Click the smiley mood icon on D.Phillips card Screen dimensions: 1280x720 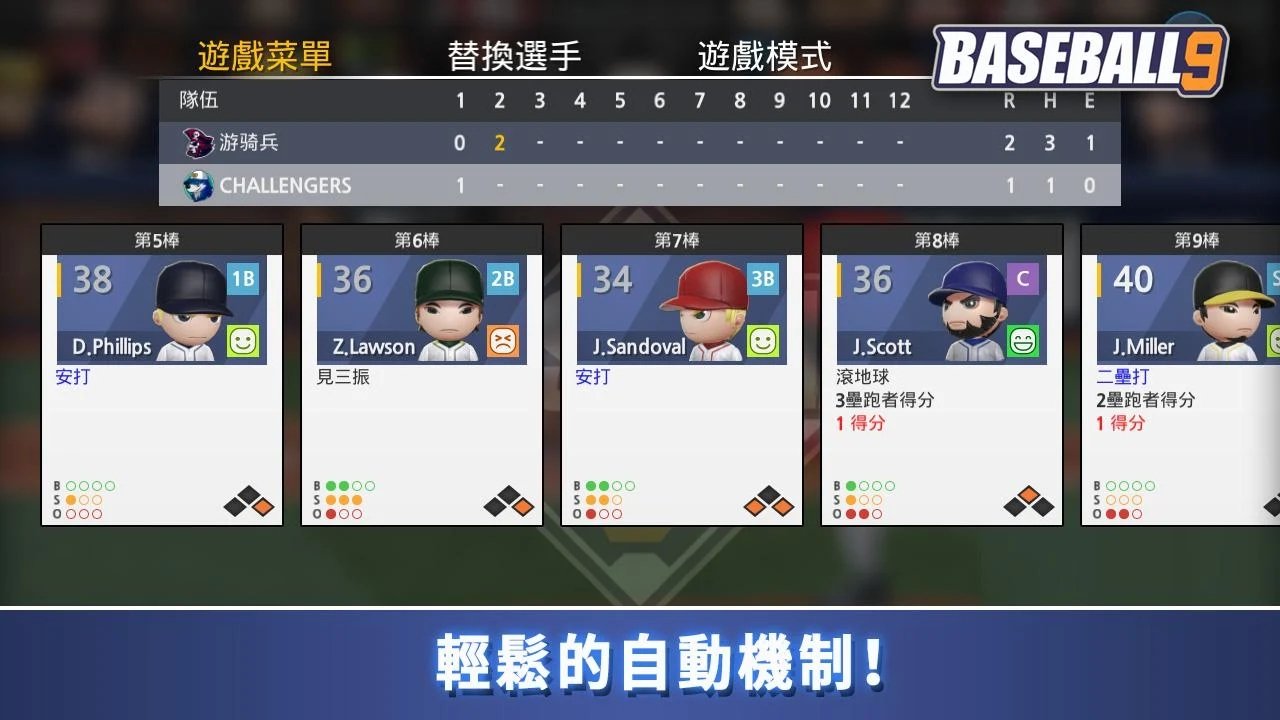242,342
